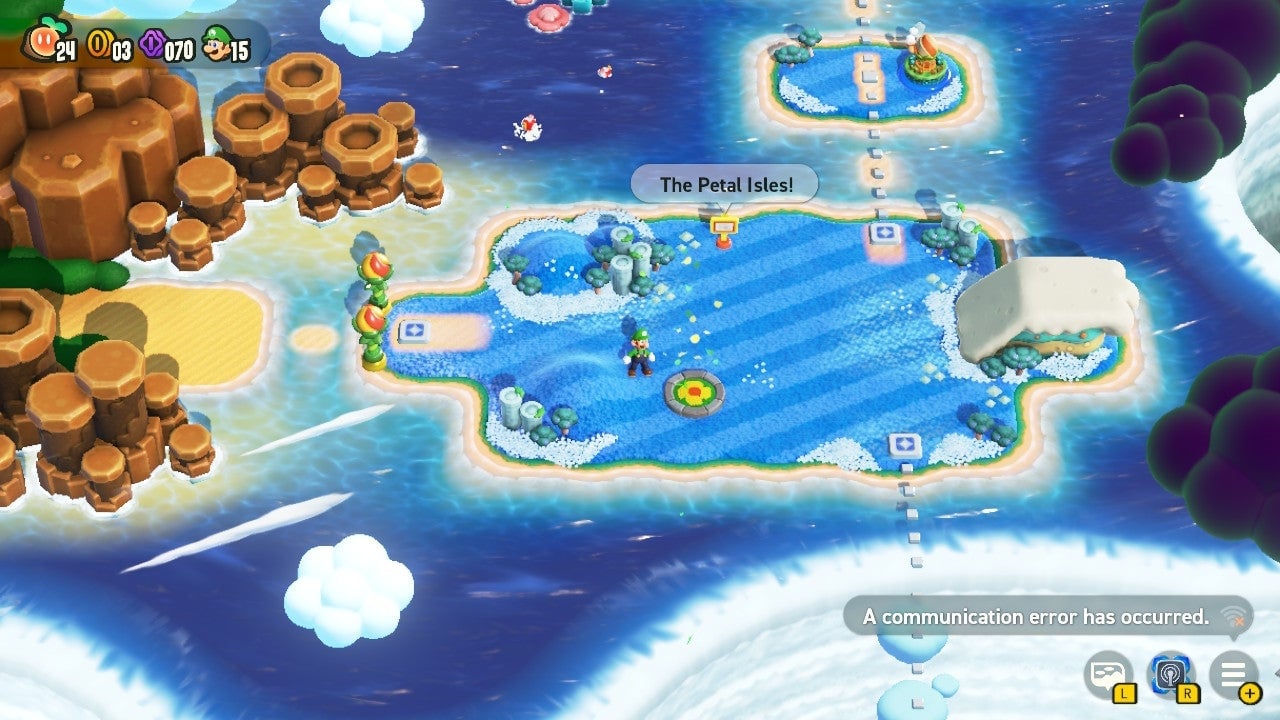Click the arrow chevron at the screen's right edge
The image size is (1280, 720).
1276,672
